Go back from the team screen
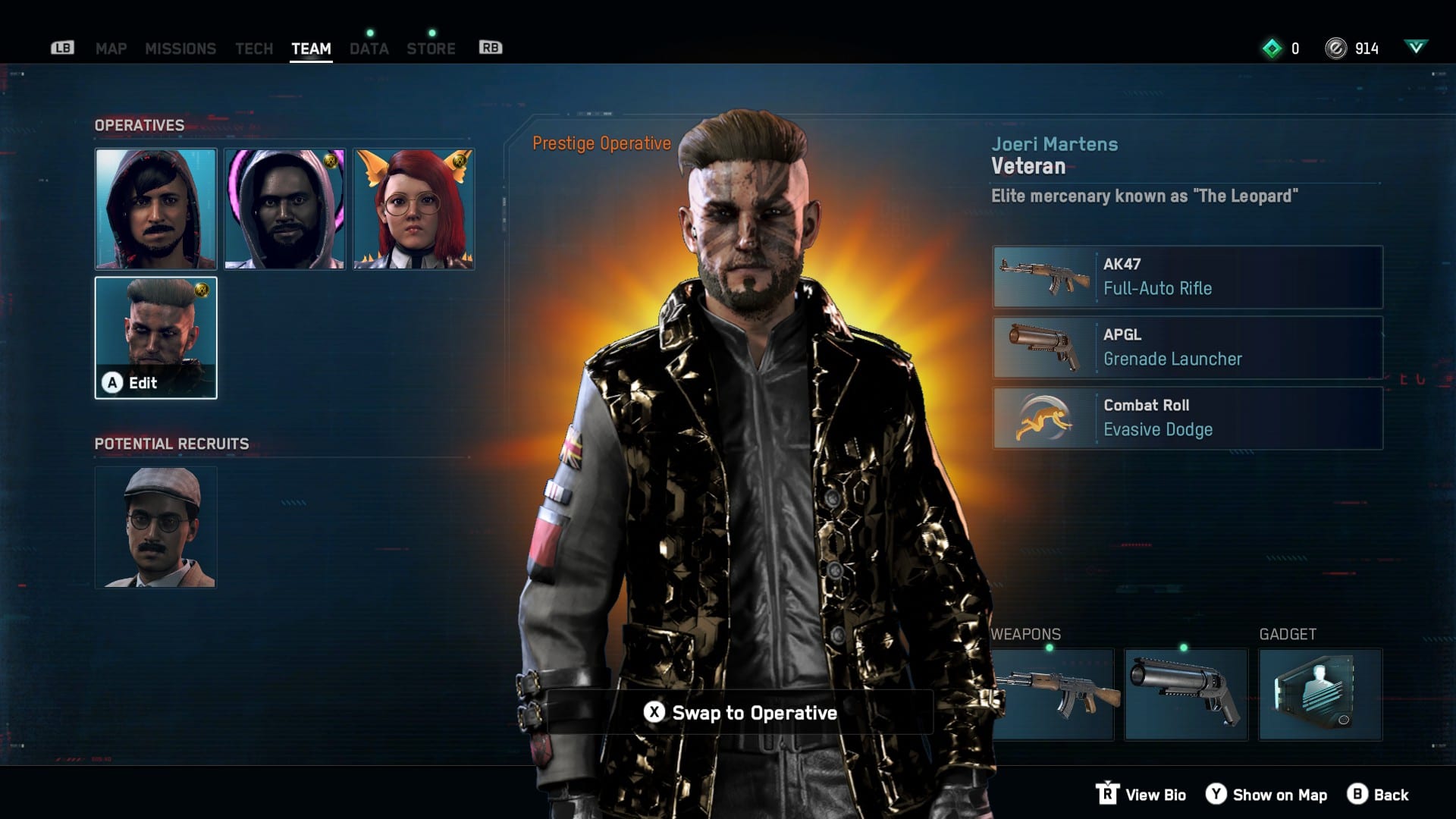 1378,795
